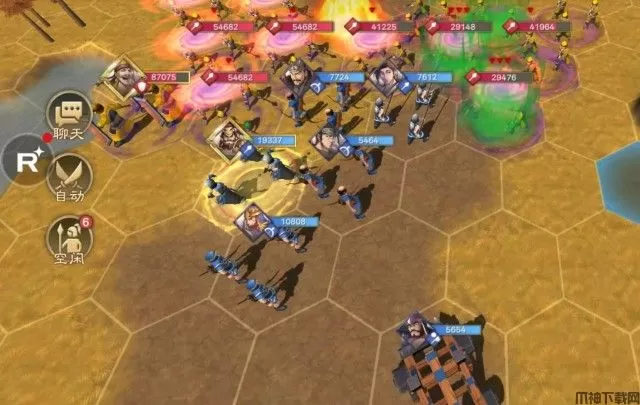Choose the hero portrait with 7612 troops
Screen dimensions: 640x405
[x=389, y=79]
